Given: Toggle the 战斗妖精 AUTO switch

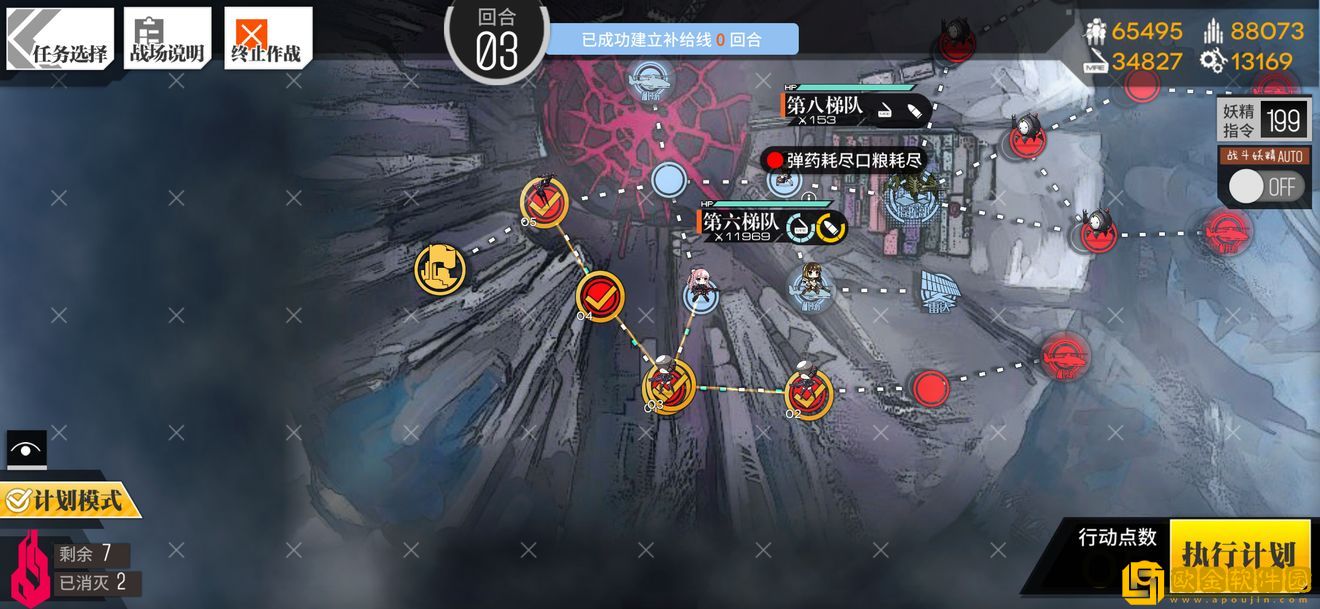Looking at the screenshot, I should (x=1265, y=185).
